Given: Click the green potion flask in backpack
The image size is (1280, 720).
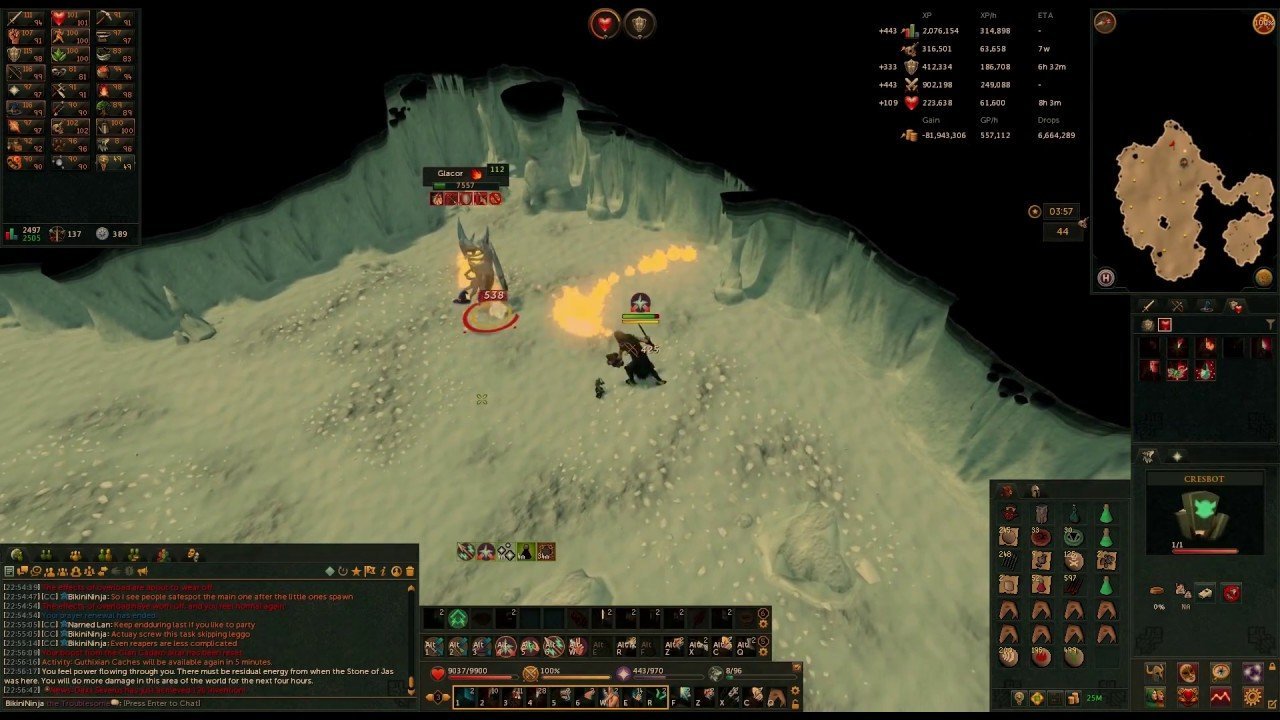Looking at the screenshot, I should click(1106, 514).
